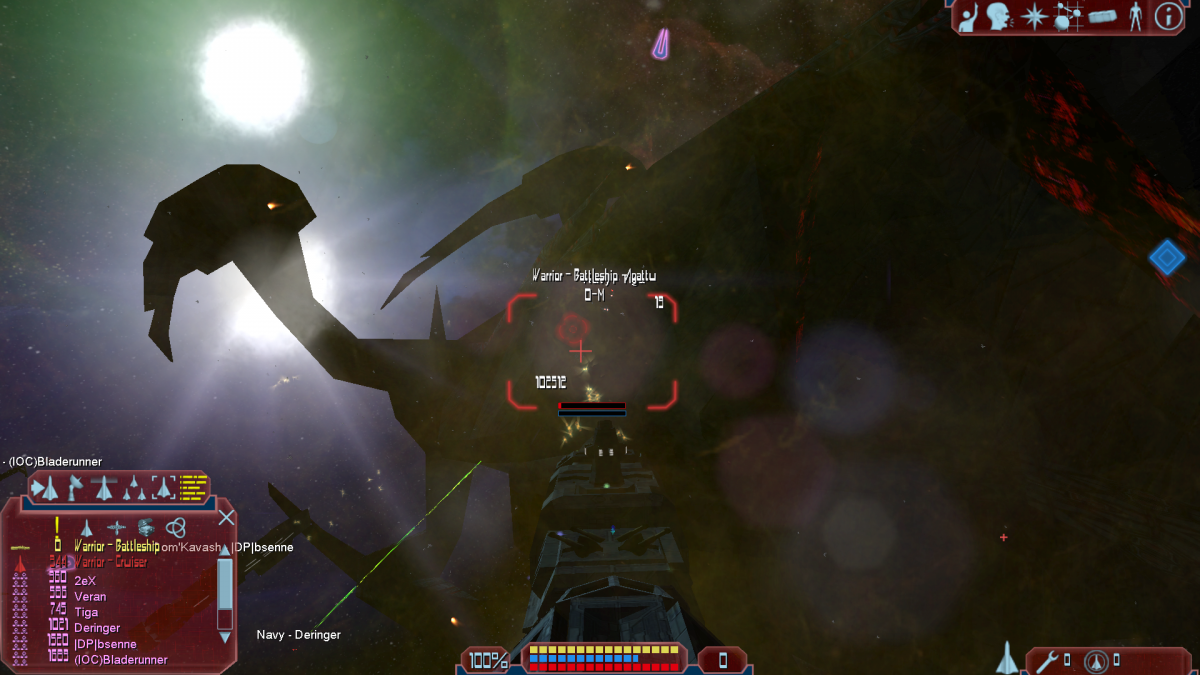Click the standing human figure icon
Viewport: 1200px width, 675px height.
1135,17
